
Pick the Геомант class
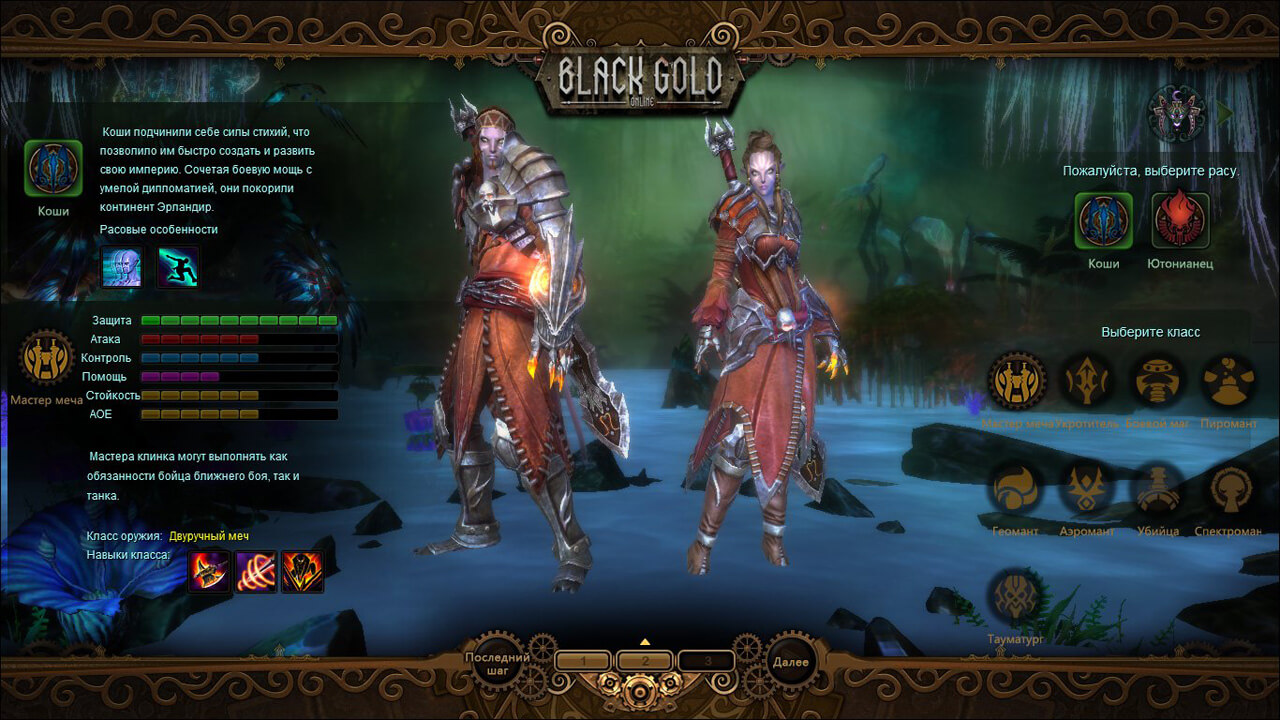[1017, 489]
